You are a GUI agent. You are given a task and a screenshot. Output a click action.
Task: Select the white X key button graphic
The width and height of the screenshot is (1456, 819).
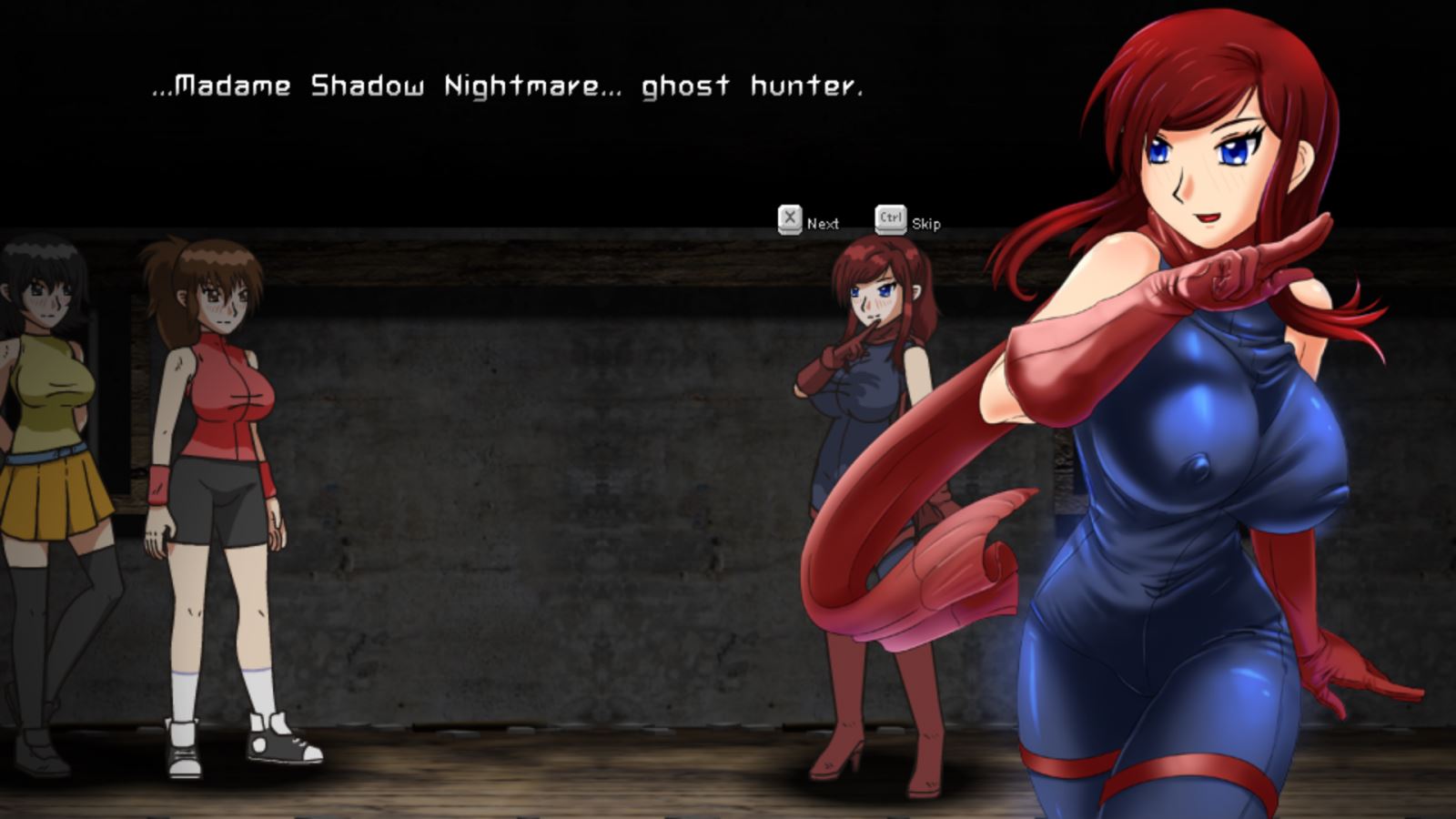tap(790, 218)
